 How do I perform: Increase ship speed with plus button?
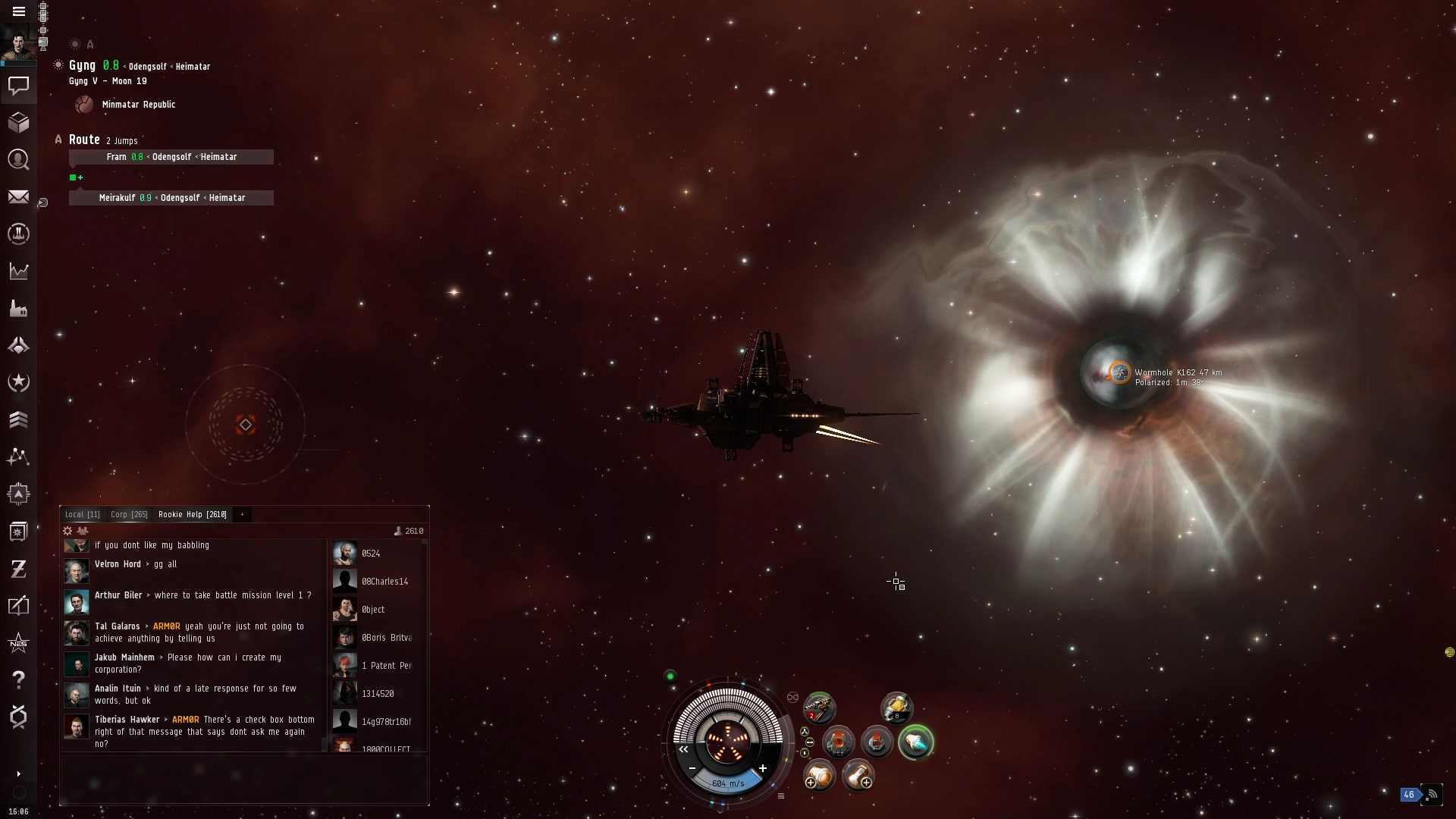click(x=763, y=768)
